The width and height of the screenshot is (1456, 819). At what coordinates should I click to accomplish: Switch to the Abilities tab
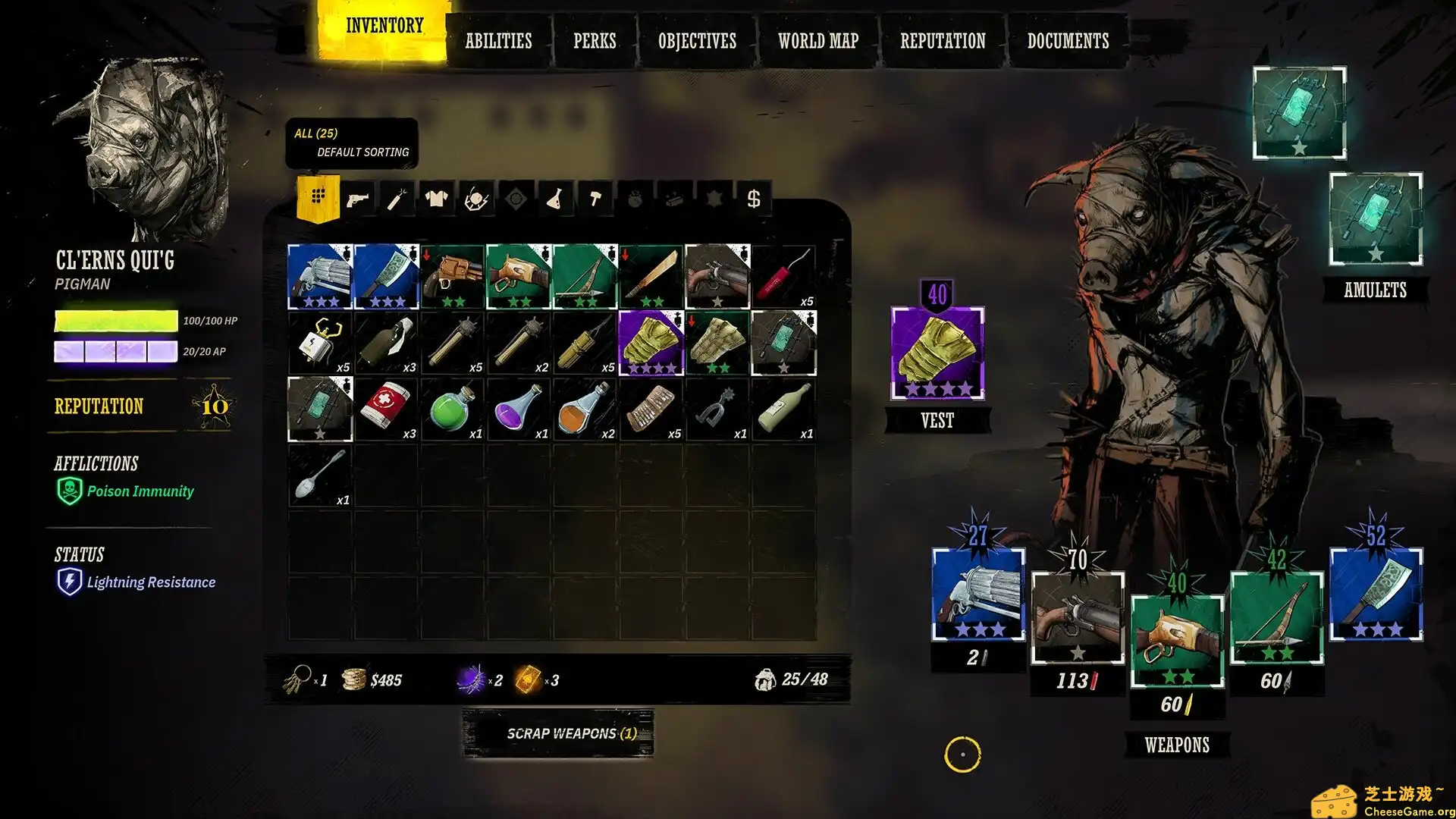click(498, 41)
